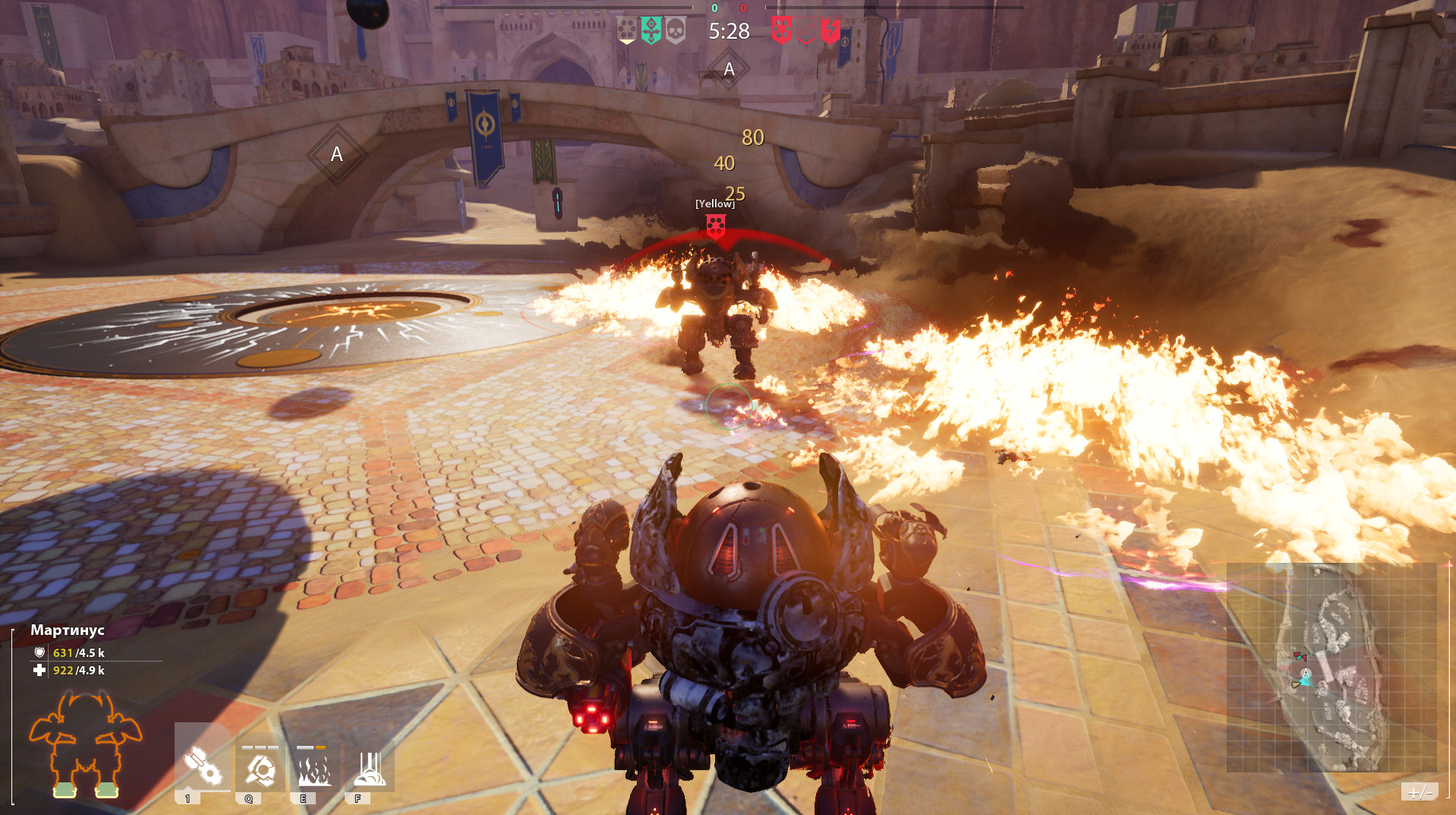This screenshot has height=815, width=1456.
Task: Click the capture point A marker on minimap
Action: 1306,673
